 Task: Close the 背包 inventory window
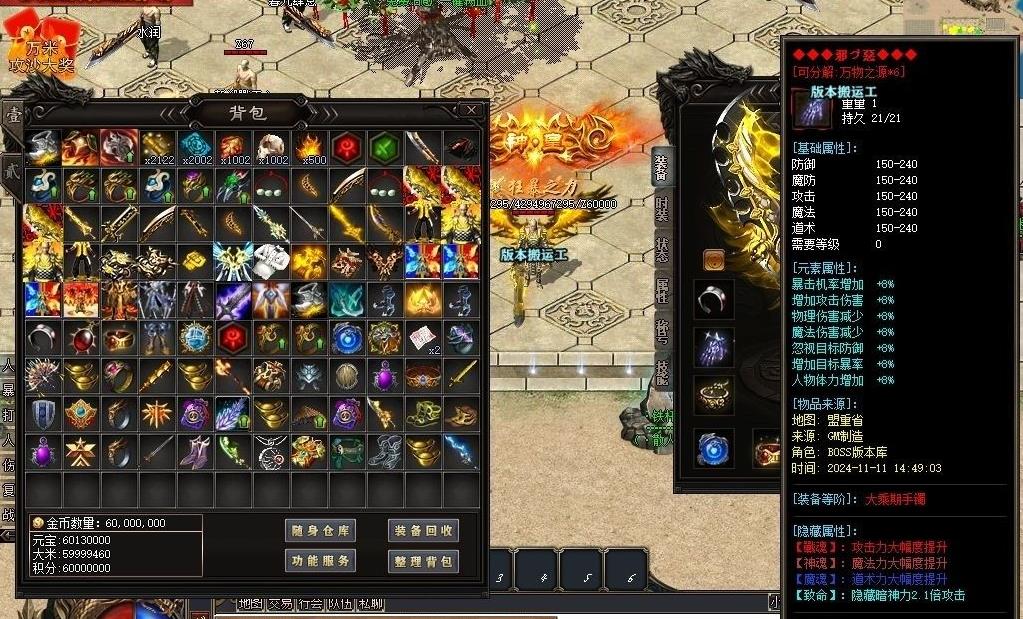[471, 110]
